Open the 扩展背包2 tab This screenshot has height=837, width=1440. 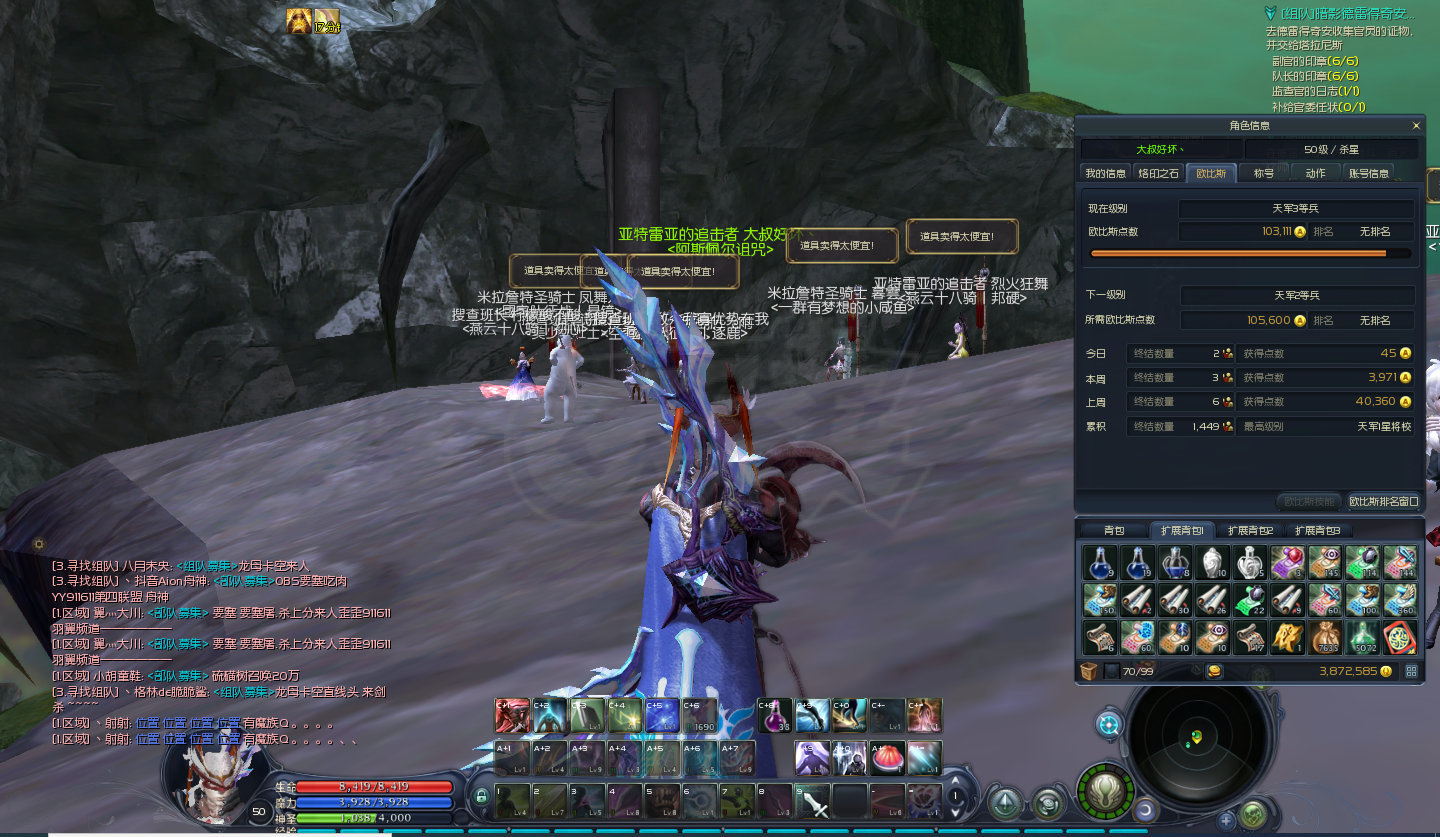click(1250, 530)
